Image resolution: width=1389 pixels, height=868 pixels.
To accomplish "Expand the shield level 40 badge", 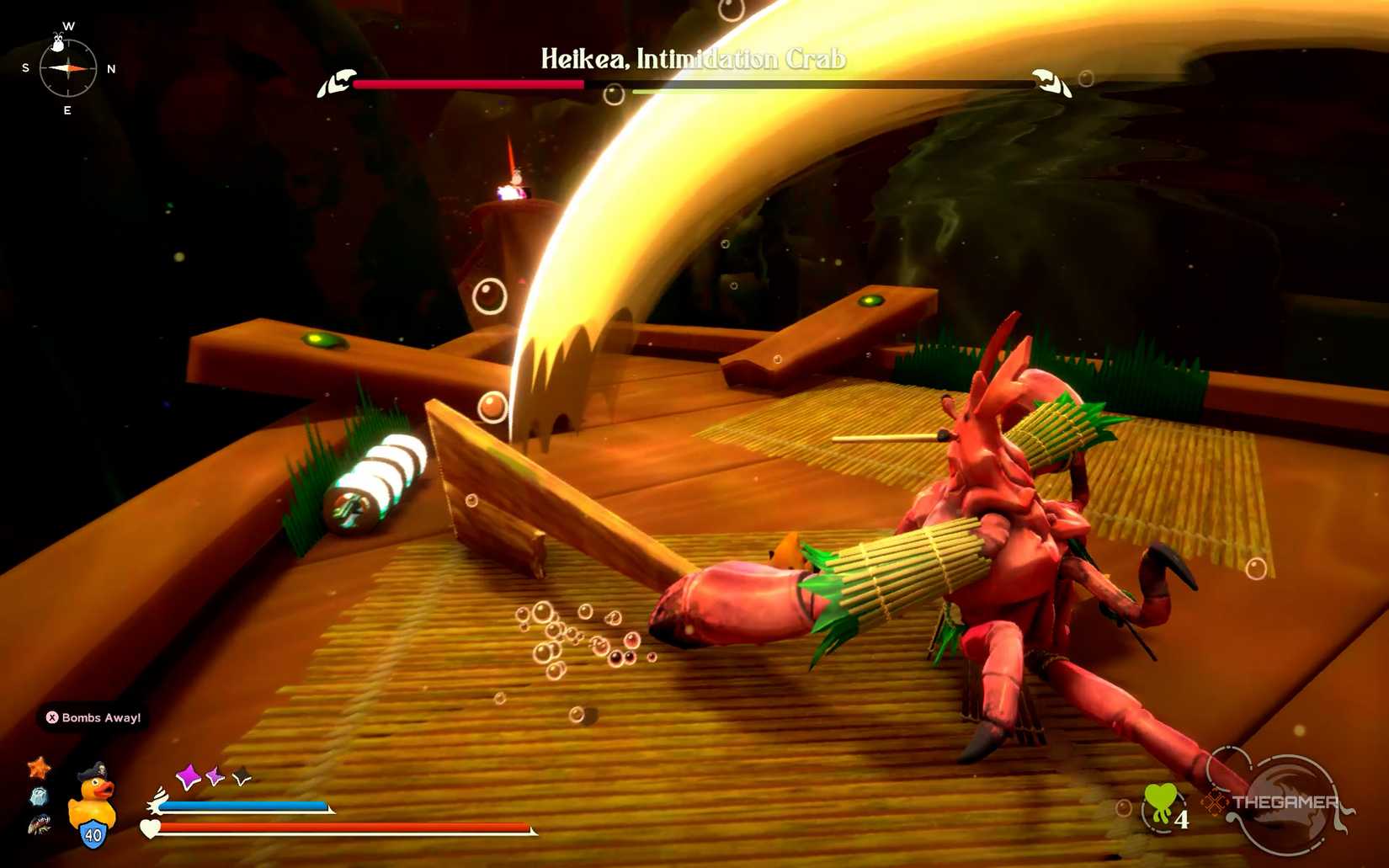I will coord(93,835).
